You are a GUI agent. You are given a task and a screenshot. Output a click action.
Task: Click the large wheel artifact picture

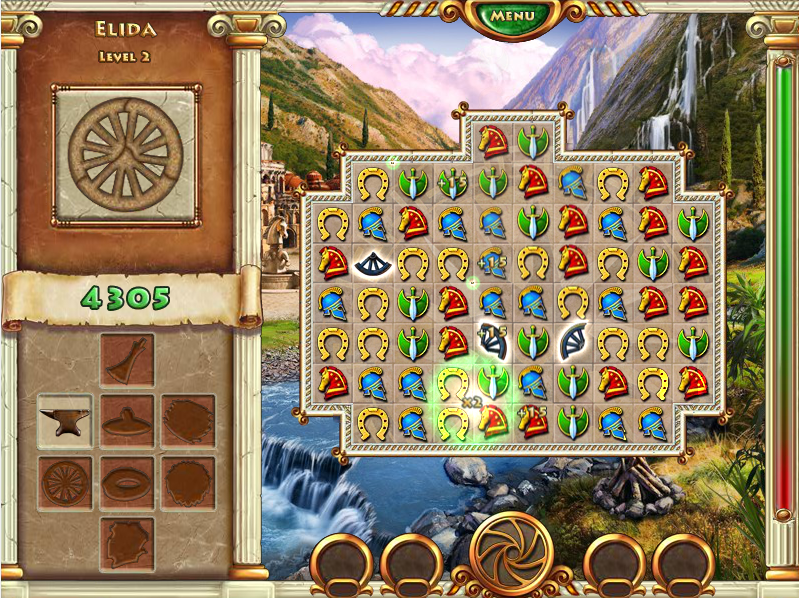coord(127,155)
